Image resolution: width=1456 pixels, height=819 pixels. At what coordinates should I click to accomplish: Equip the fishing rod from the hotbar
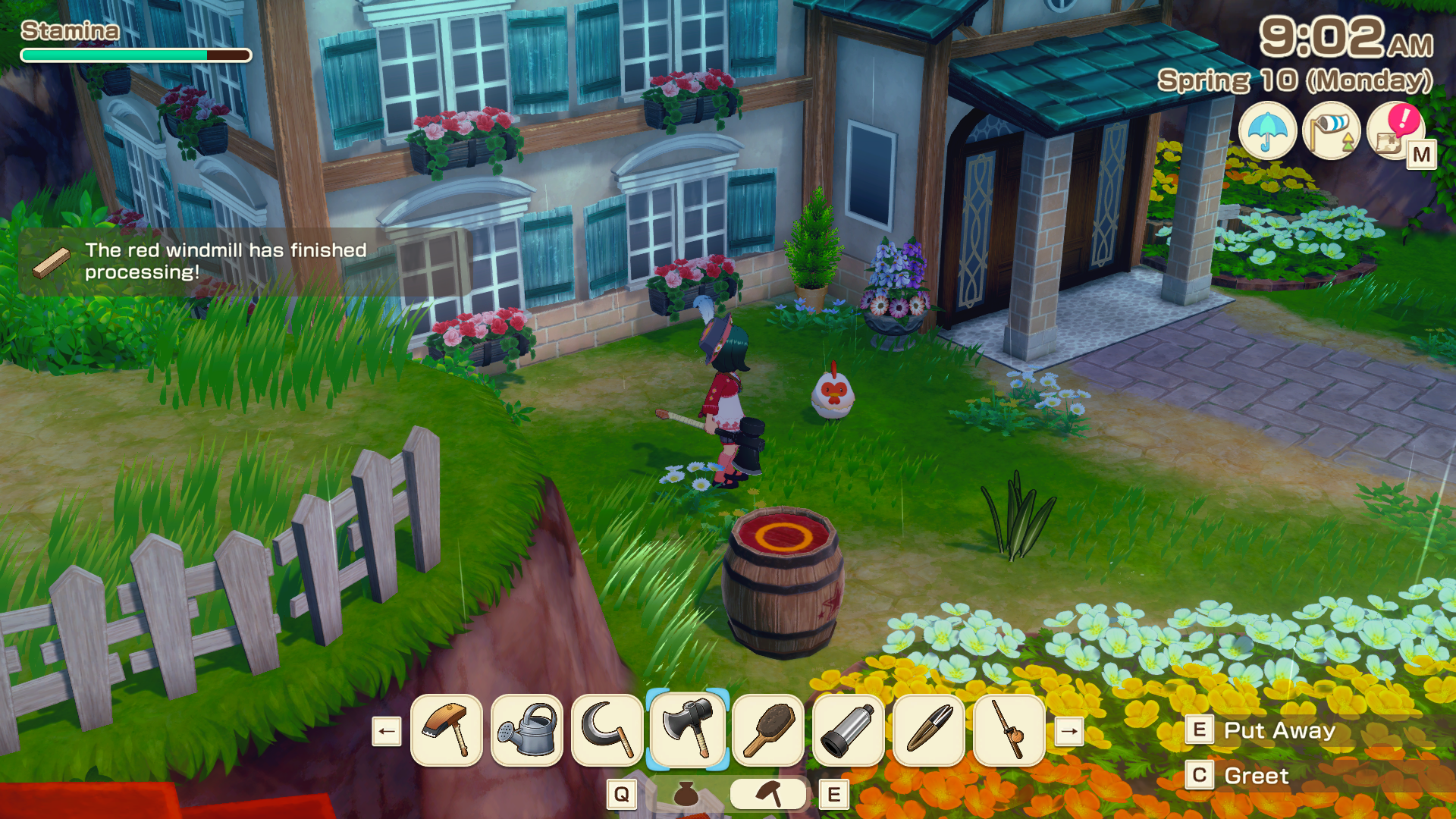(1009, 730)
